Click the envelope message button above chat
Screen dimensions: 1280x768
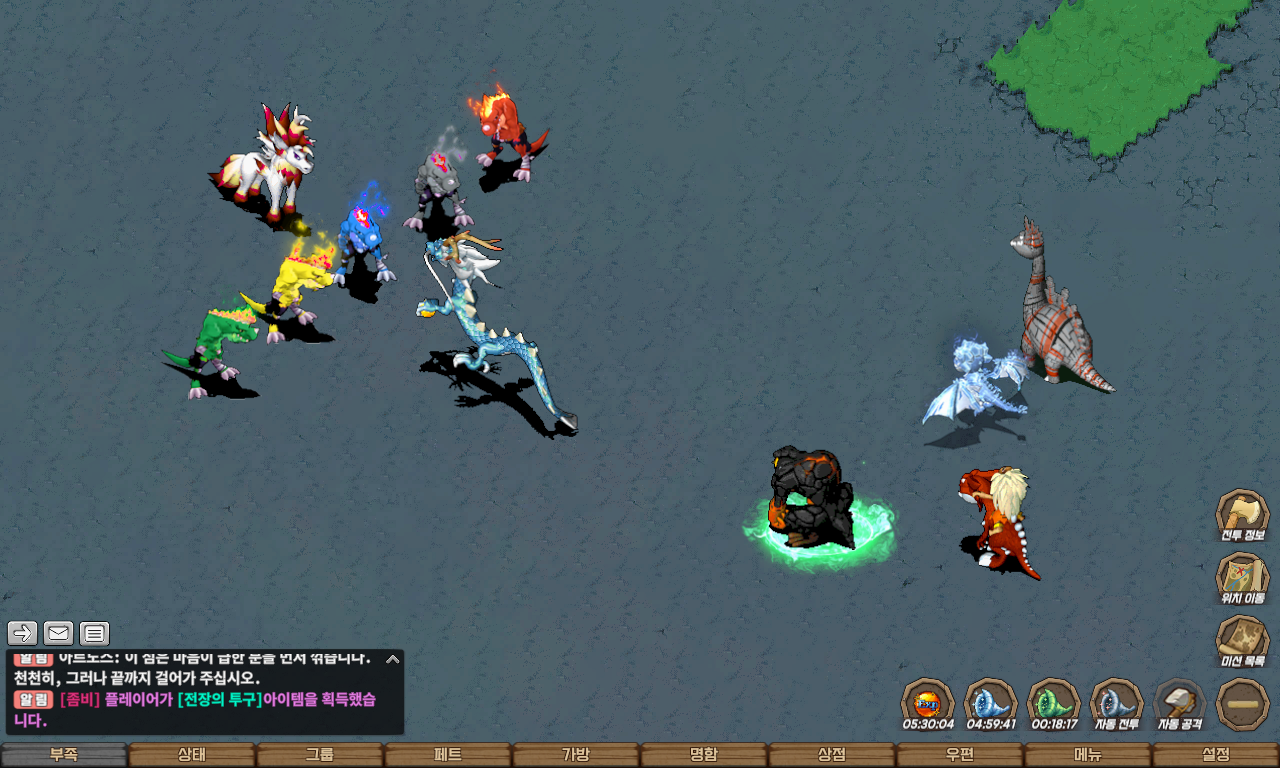click(58, 633)
